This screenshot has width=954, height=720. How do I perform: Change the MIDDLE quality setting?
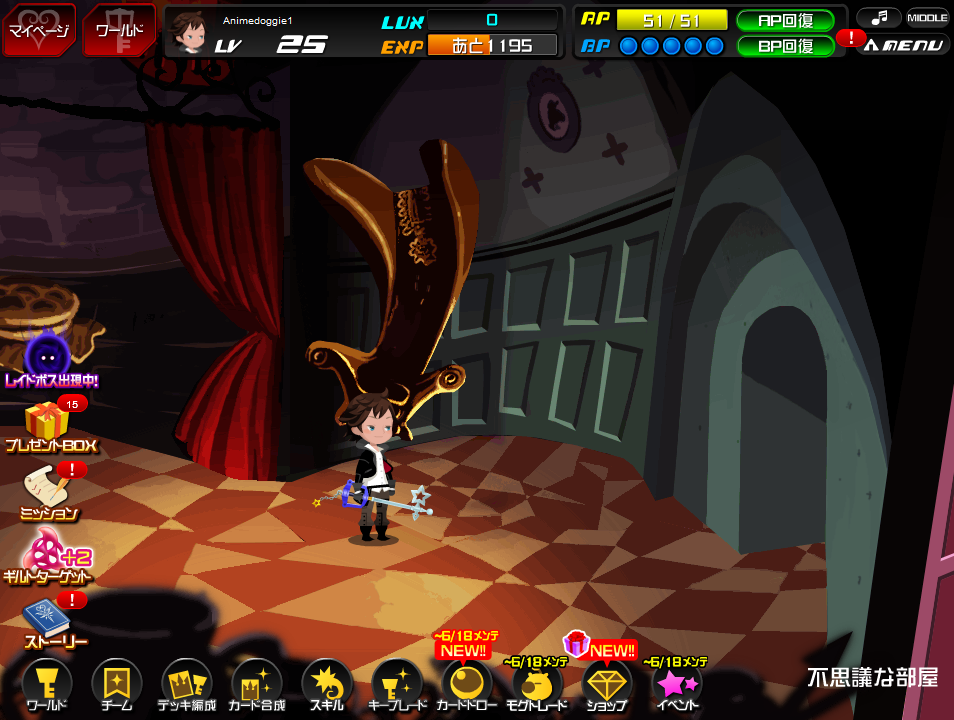pos(927,17)
